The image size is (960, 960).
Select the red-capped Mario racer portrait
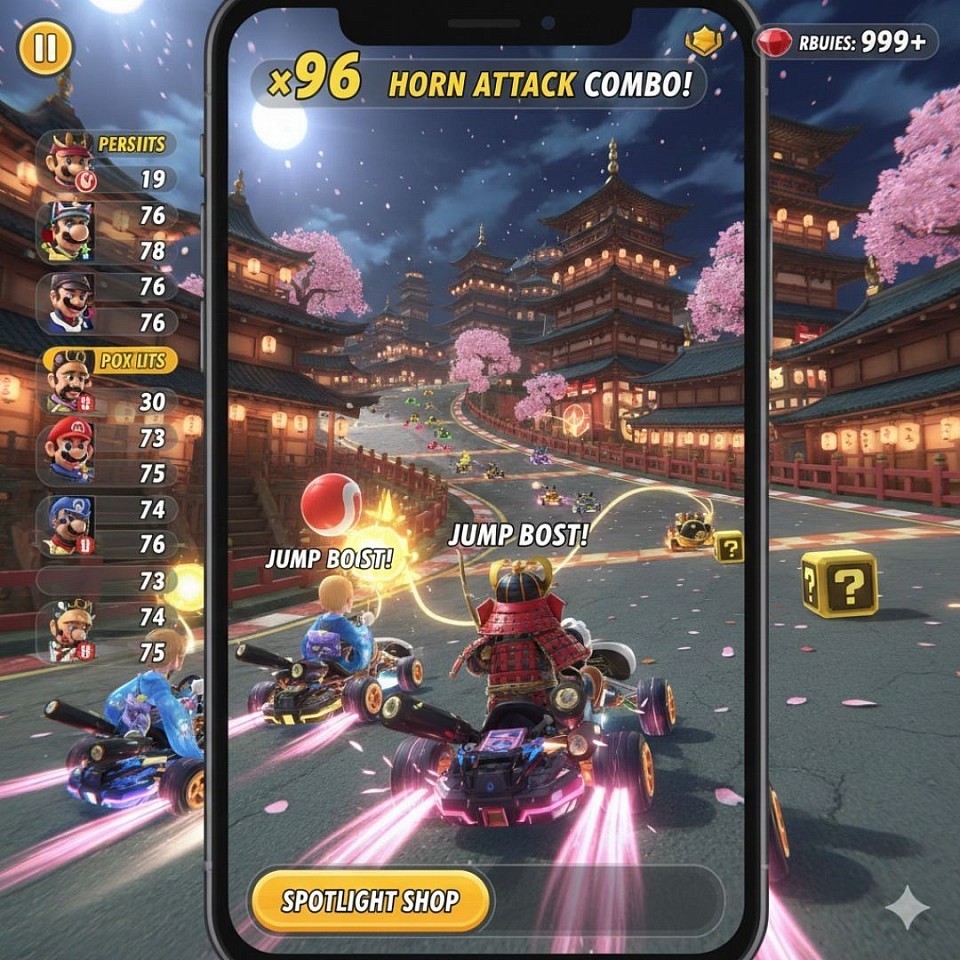69,450
